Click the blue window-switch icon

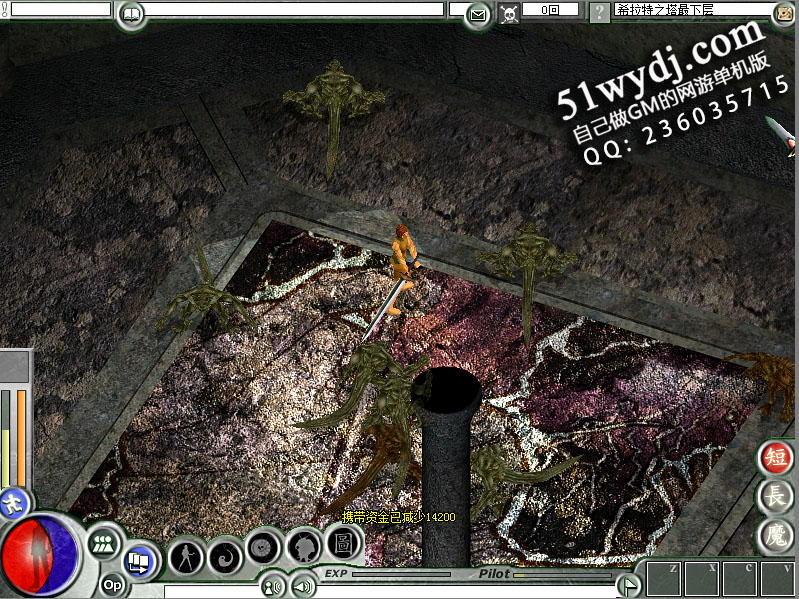click(x=139, y=563)
